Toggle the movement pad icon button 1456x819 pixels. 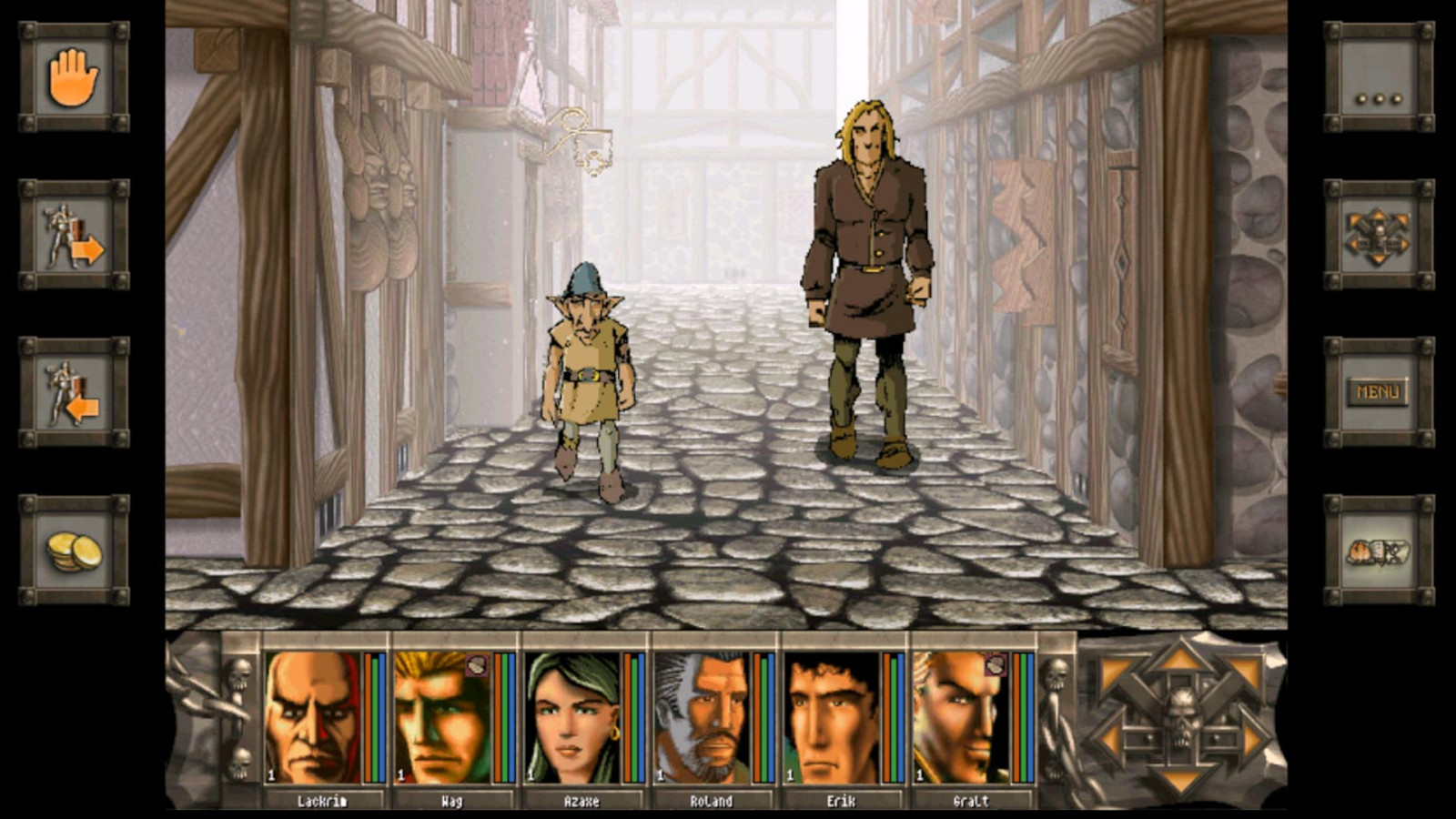point(1379,235)
